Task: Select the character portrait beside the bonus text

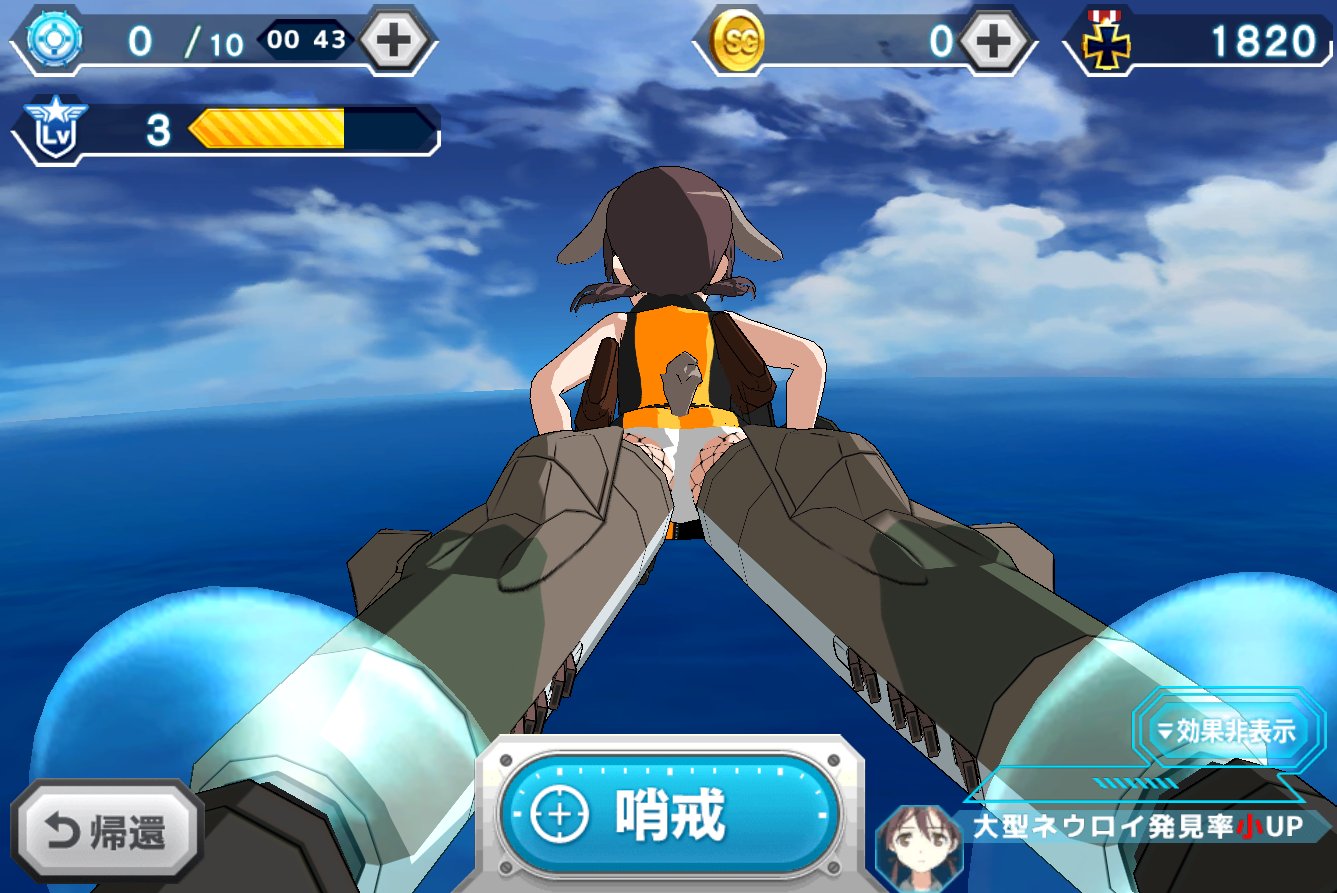Action: (911, 845)
